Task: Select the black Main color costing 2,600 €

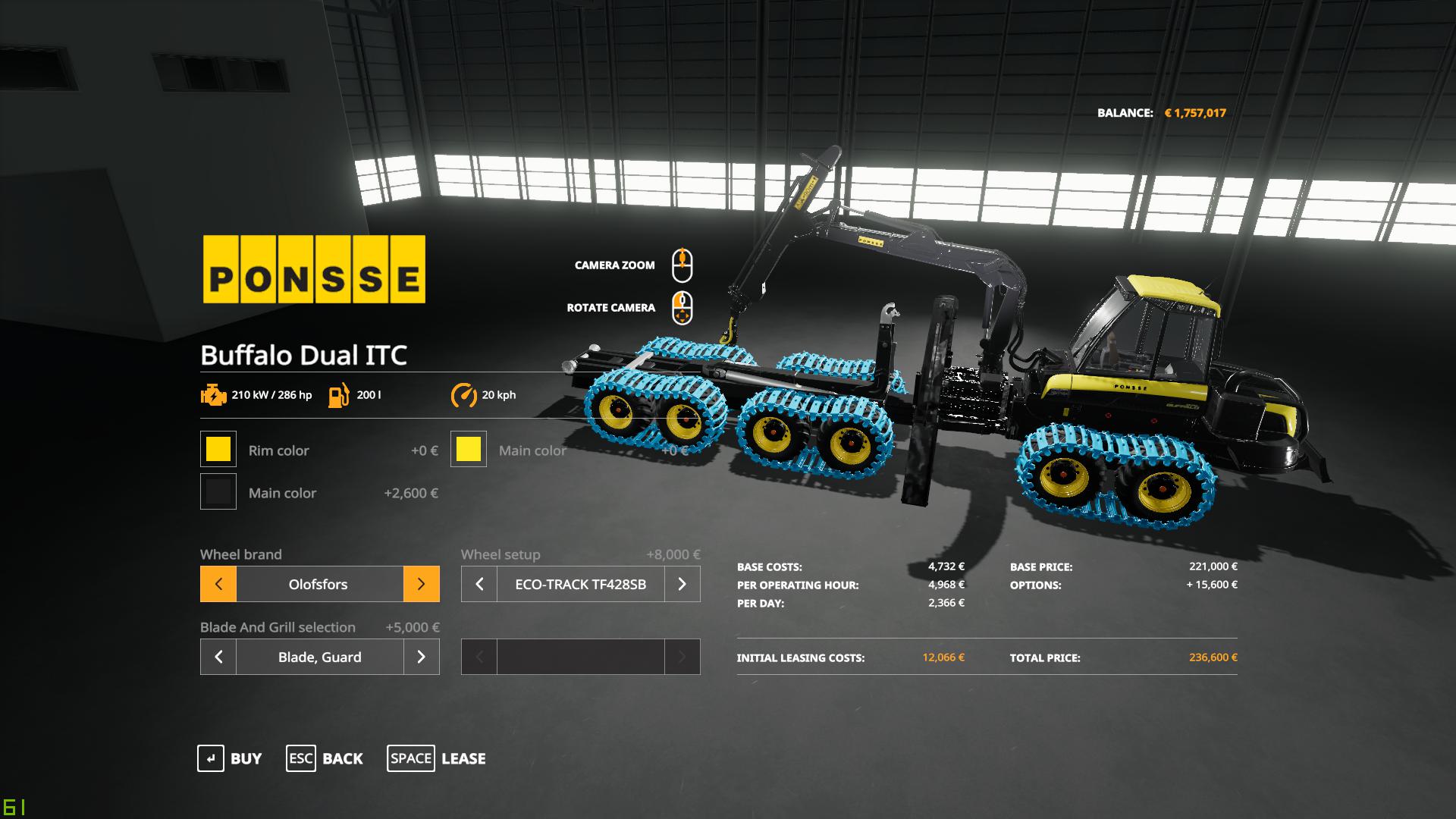Action: pos(218,492)
